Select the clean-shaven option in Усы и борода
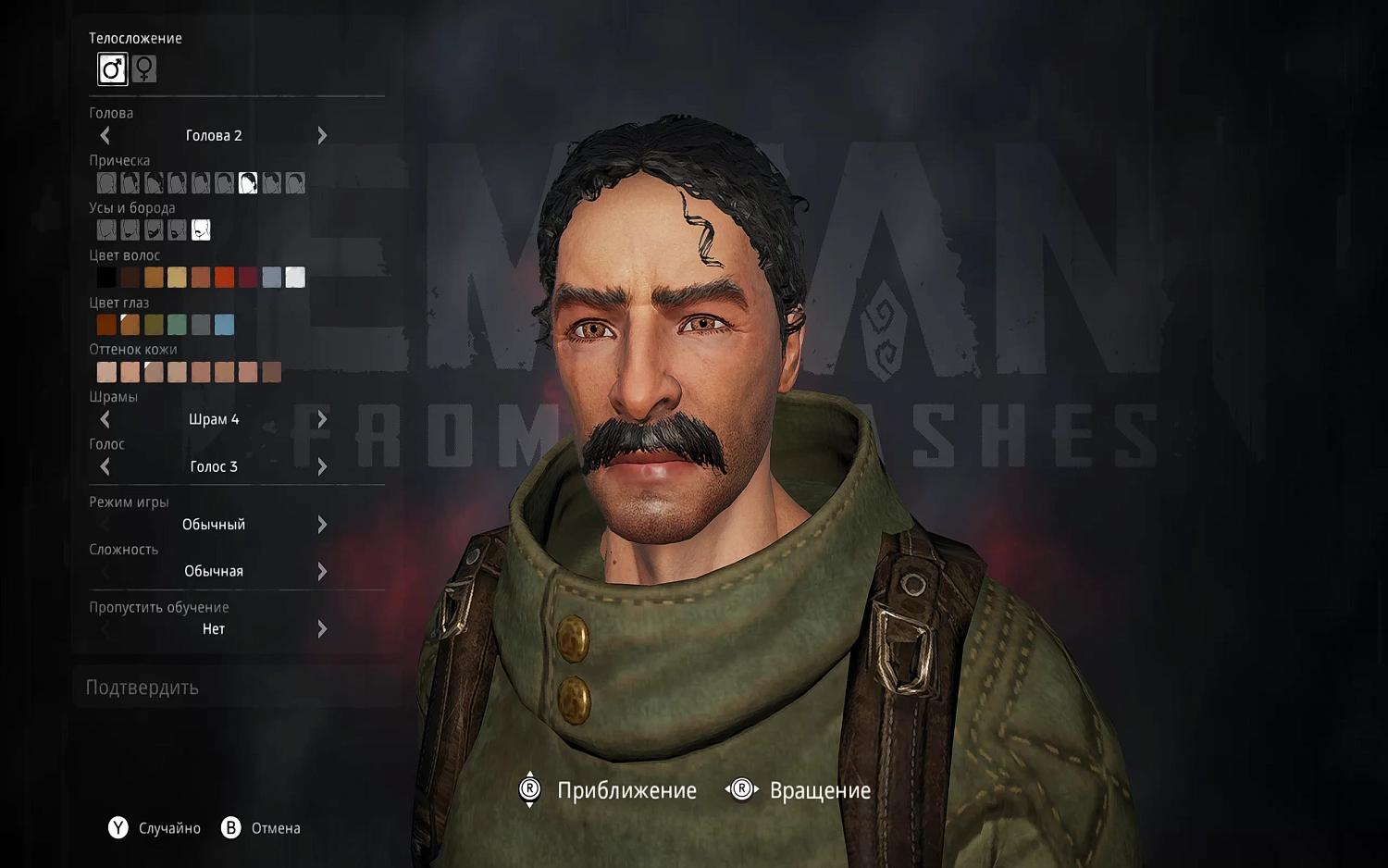Image resolution: width=1388 pixels, height=868 pixels. click(x=106, y=229)
